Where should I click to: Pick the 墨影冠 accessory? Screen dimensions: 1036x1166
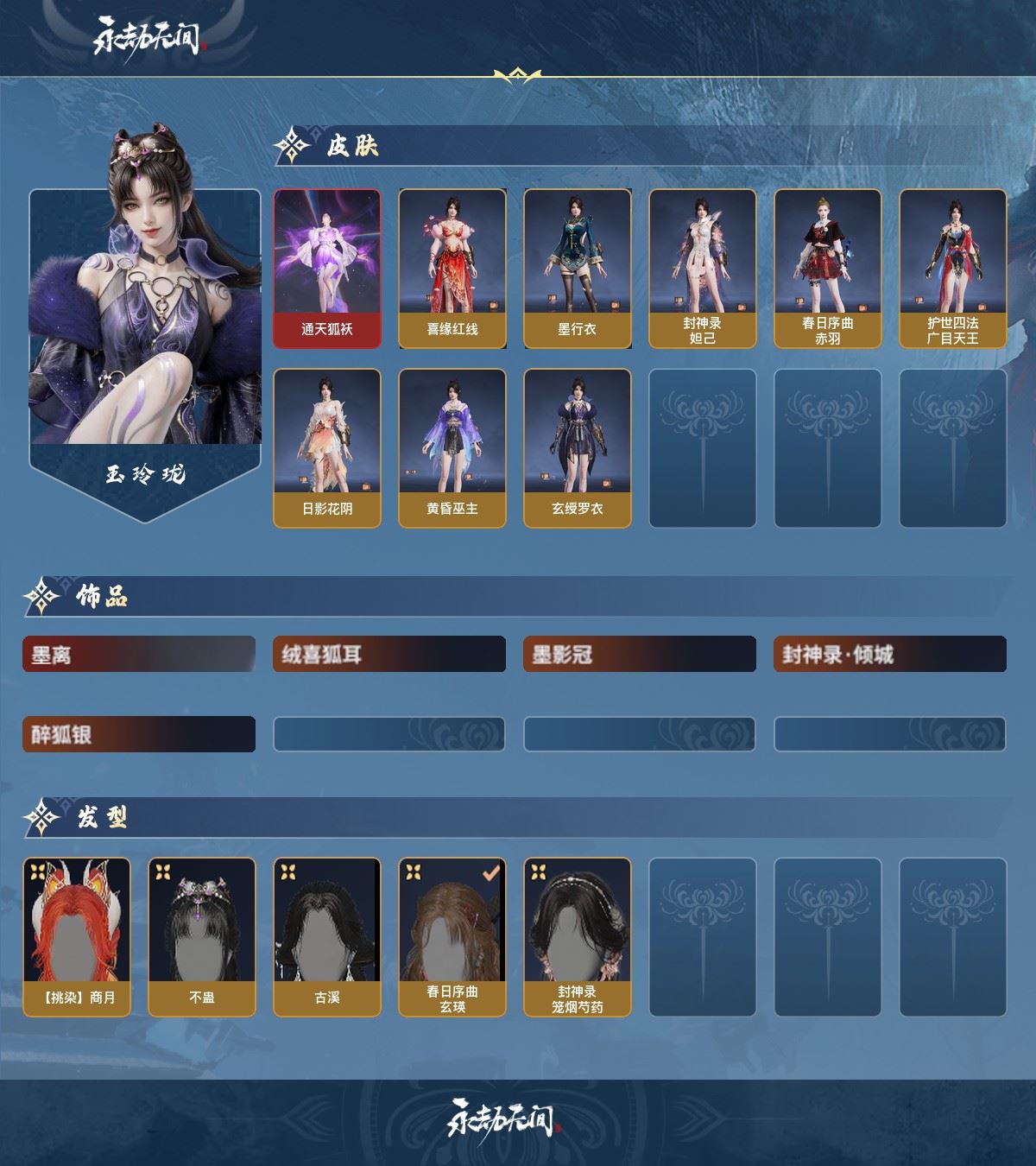pyautogui.click(x=640, y=655)
